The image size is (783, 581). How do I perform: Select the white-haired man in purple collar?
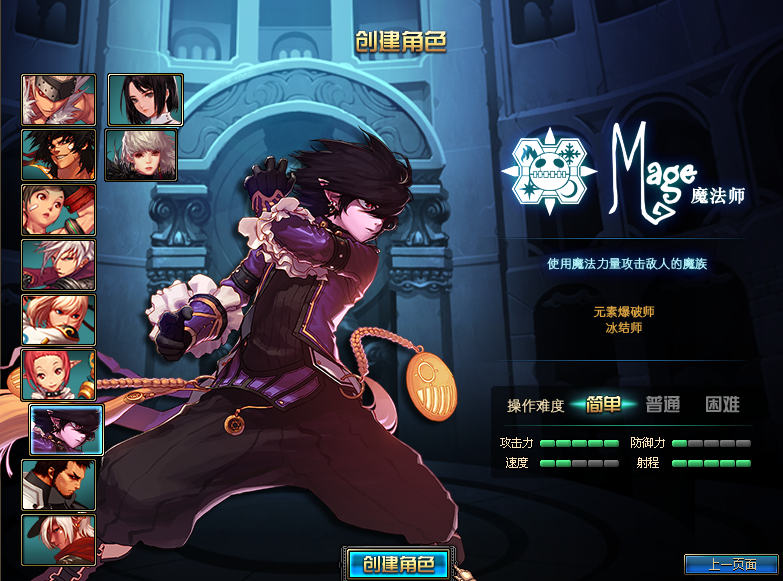[x=59, y=265]
